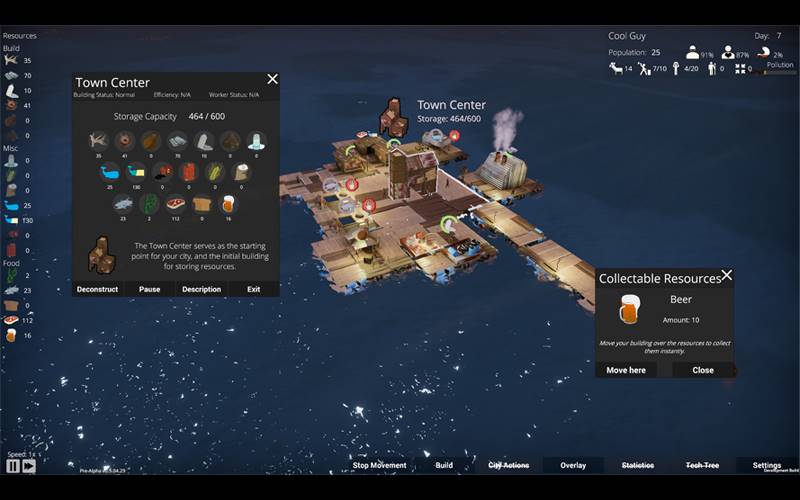Open the Build menu
This screenshot has width=800, height=500.
coord(444,465)
